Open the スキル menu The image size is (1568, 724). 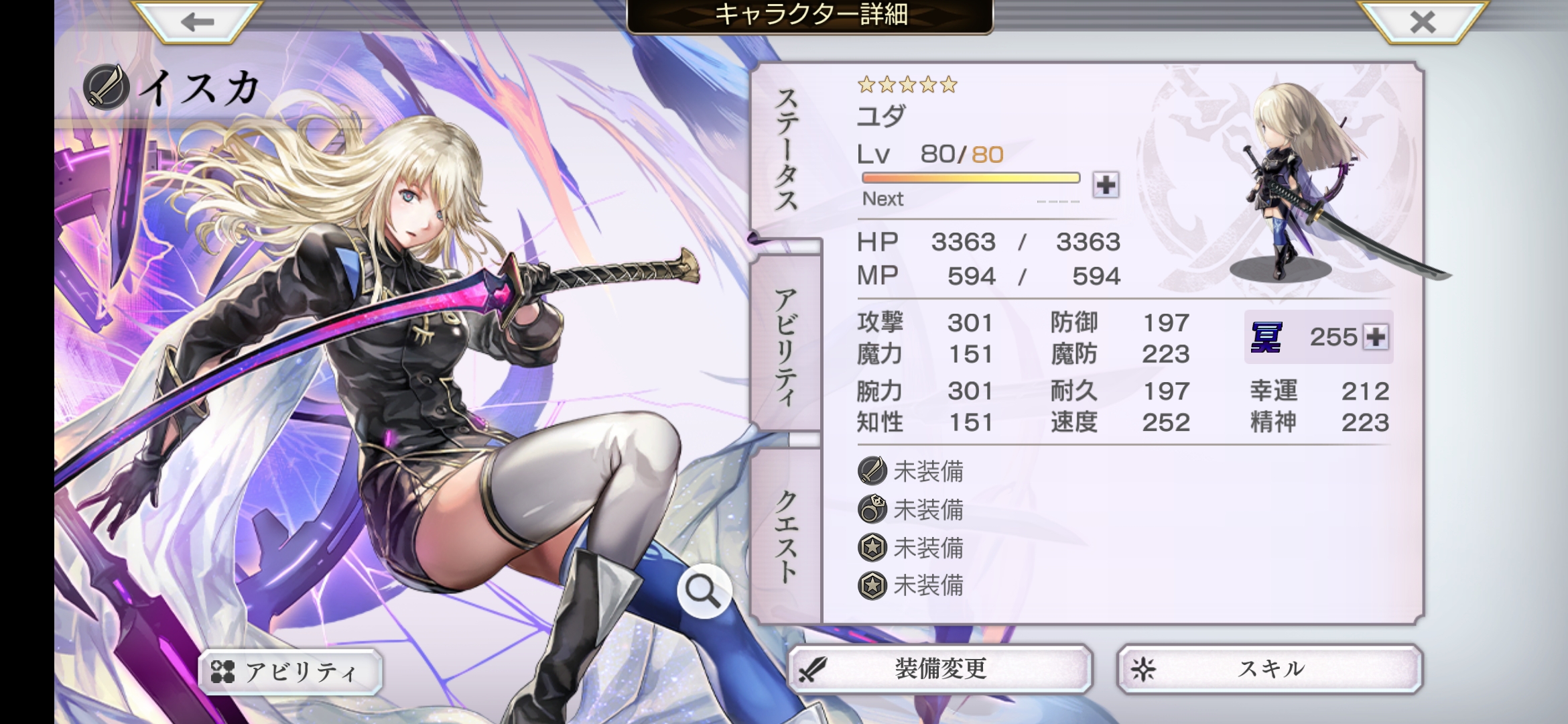click(1270, 669)
